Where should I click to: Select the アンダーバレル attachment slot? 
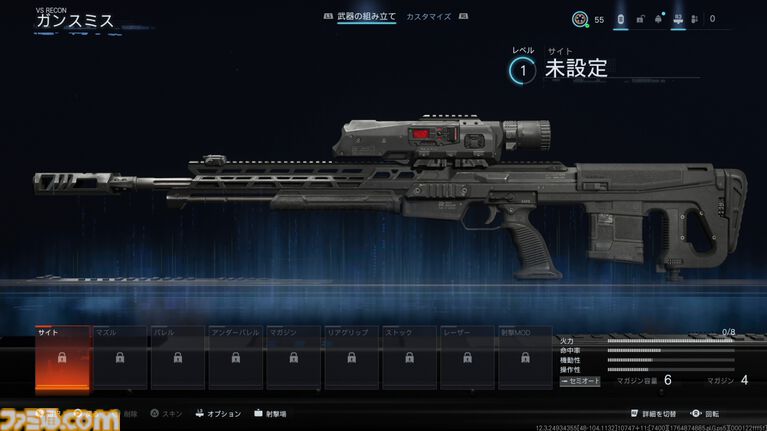point(235,357)
